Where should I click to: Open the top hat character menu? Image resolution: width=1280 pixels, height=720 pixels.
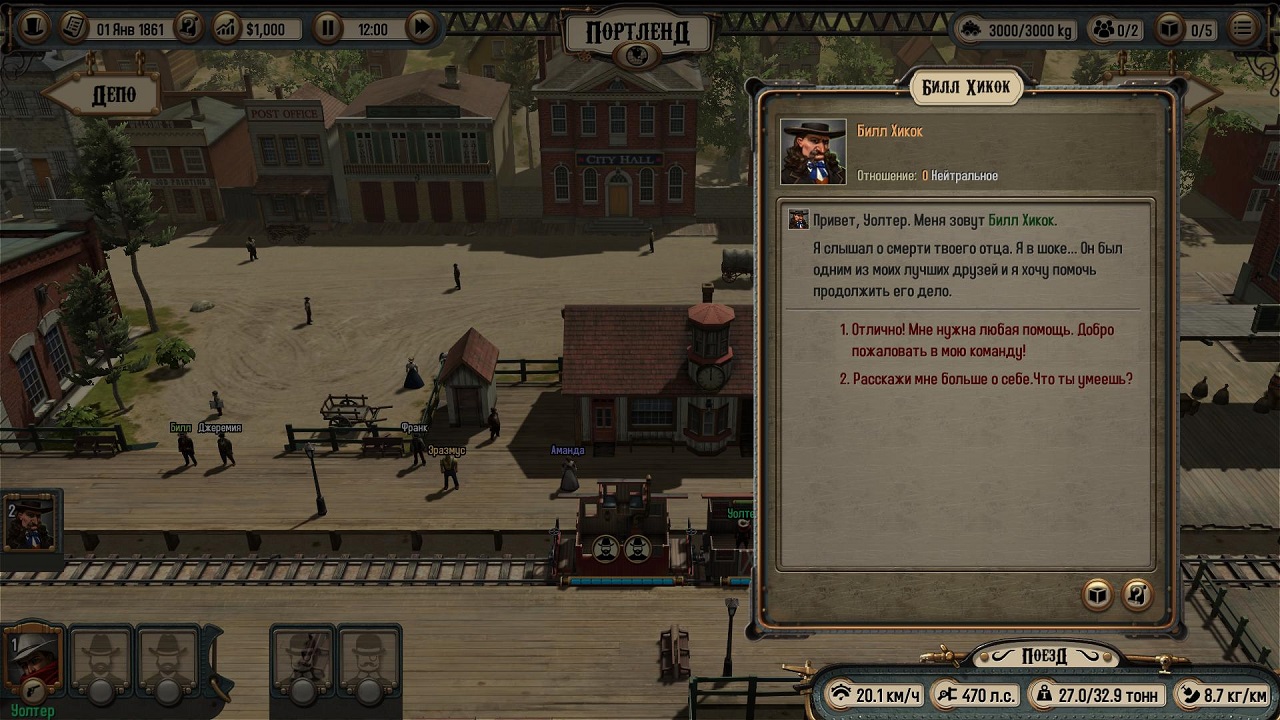[33, 28]
